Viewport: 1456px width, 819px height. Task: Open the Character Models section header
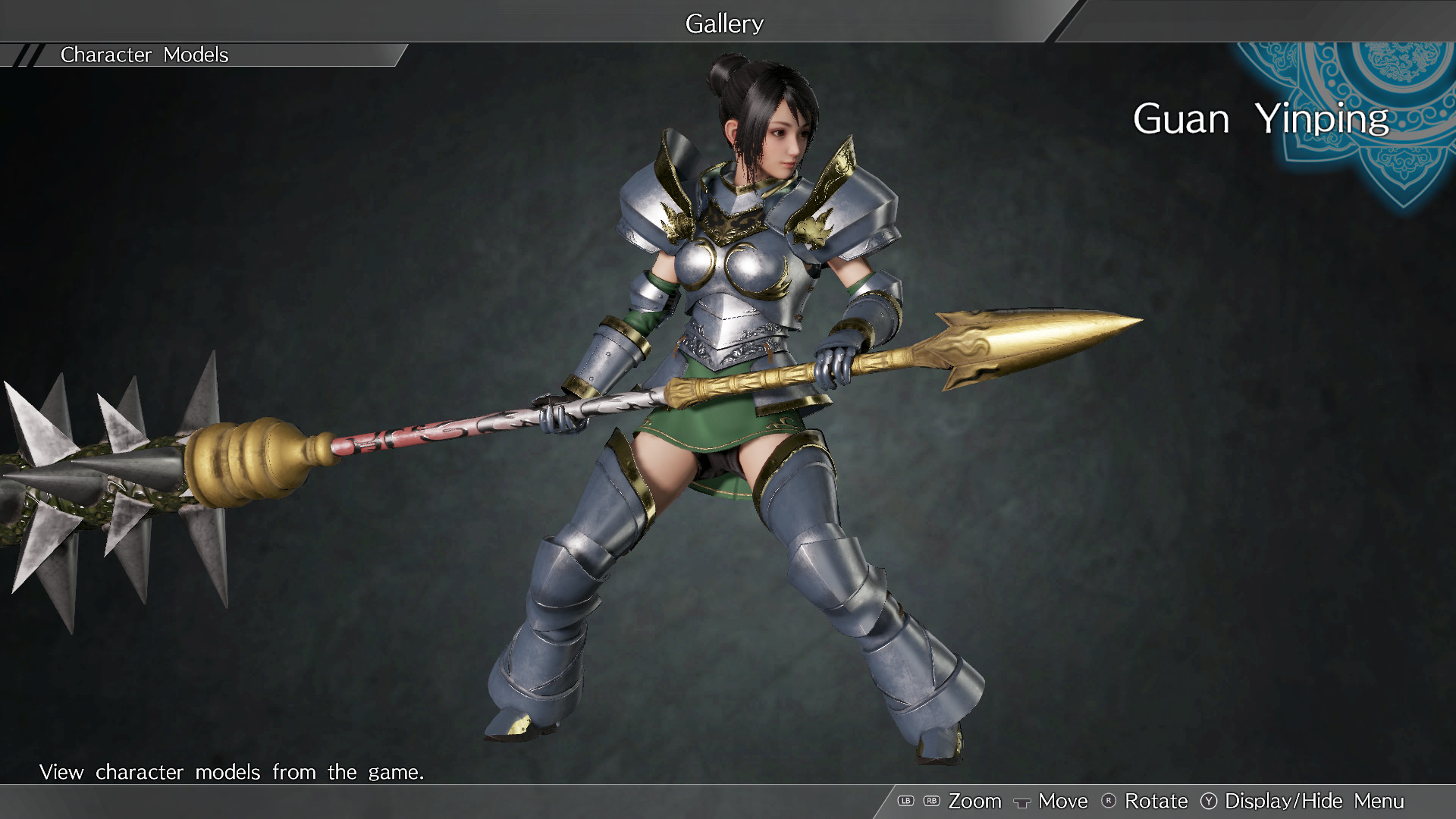[144, 55]
